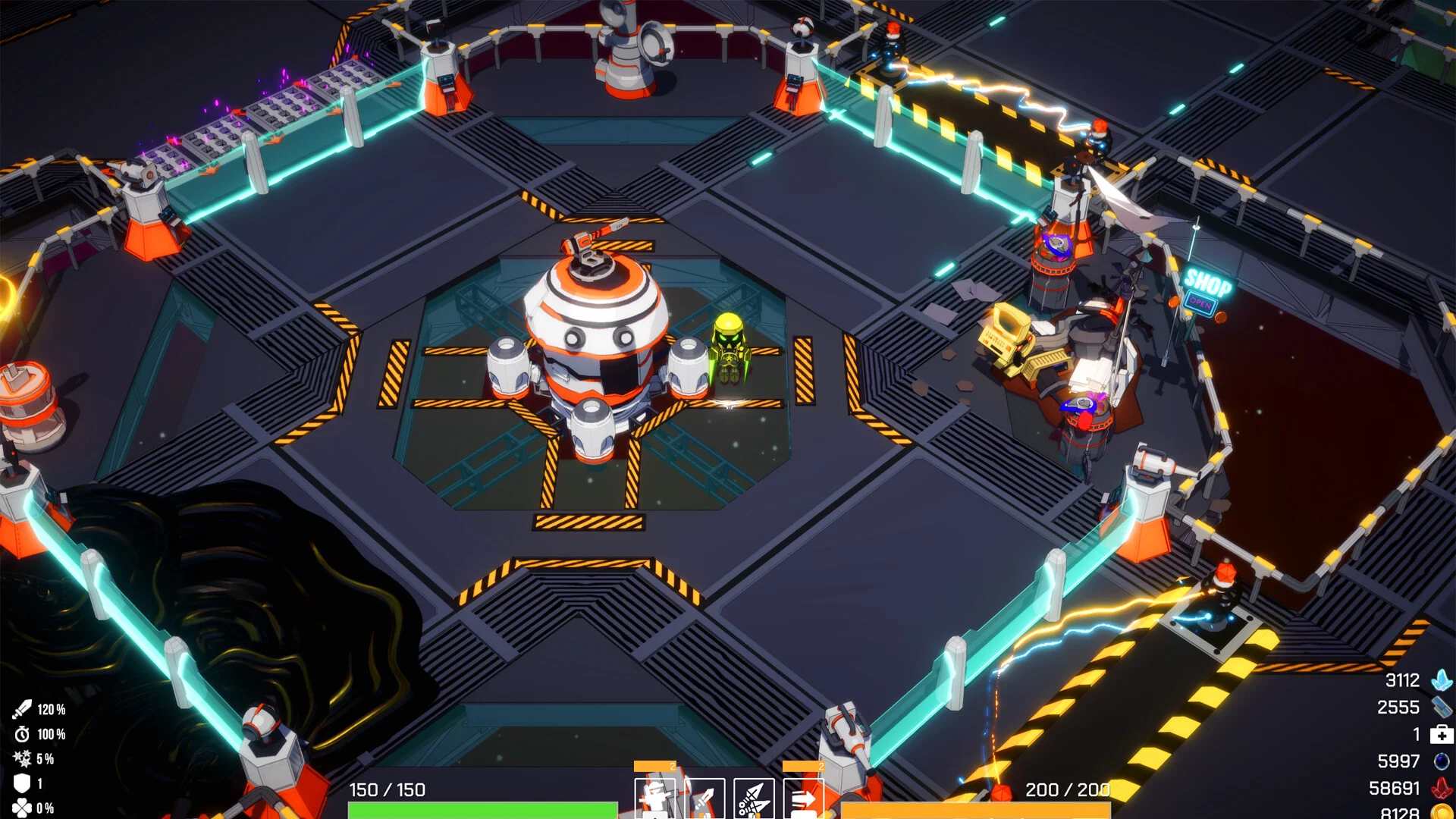Select the stopwatch cooldown stat icon
The width and height of the screenshot is (1456, 819).
22,734
